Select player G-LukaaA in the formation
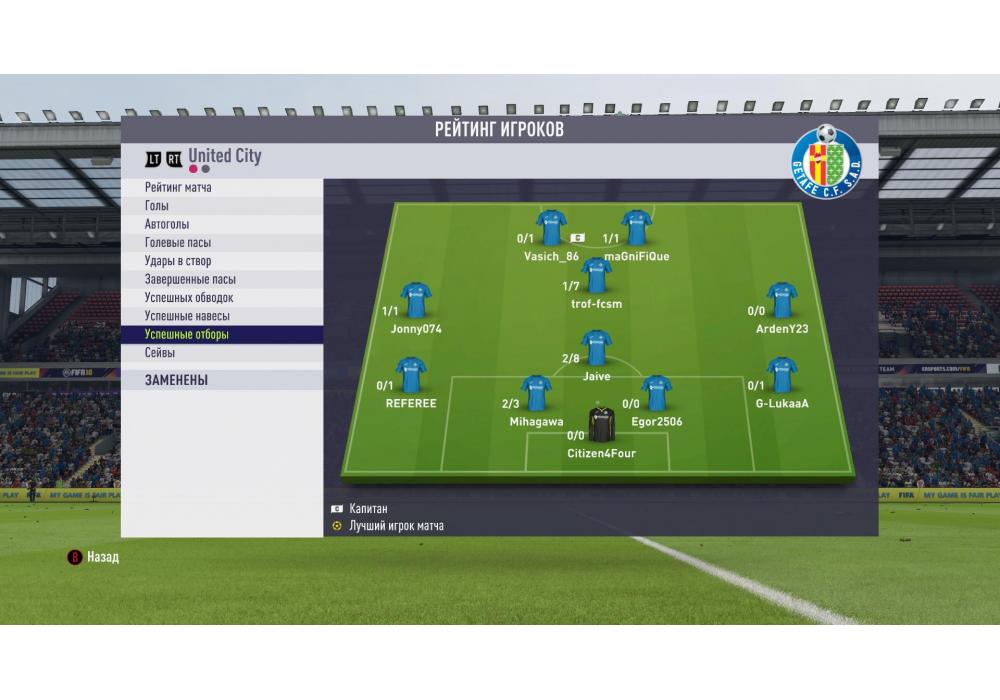The width and height of the screenshot is (1000, 700). tap(781, 375)
